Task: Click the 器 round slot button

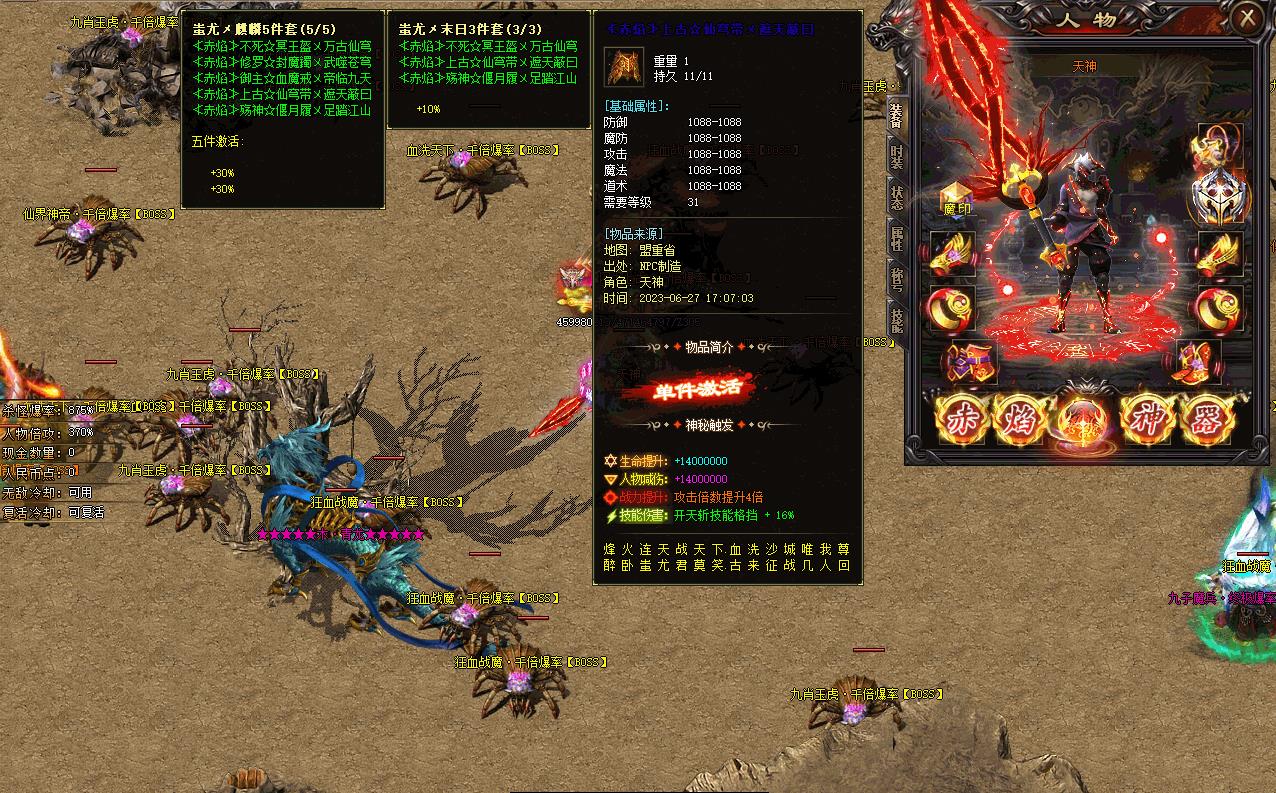Action: [x=1208, y=420]
